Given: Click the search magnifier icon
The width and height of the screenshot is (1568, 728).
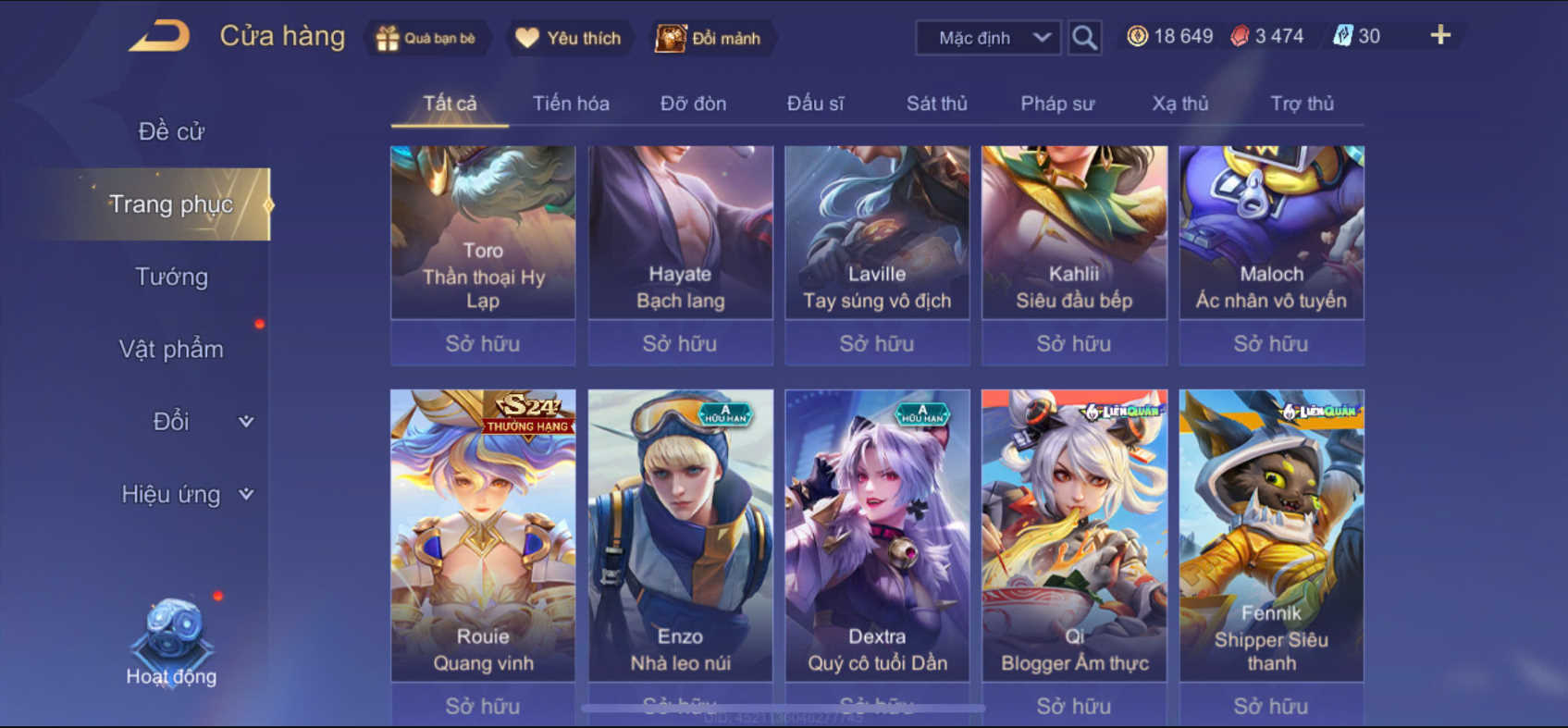Looking at the screenshot, I should pyautogui.click(x=1083, y=38).
